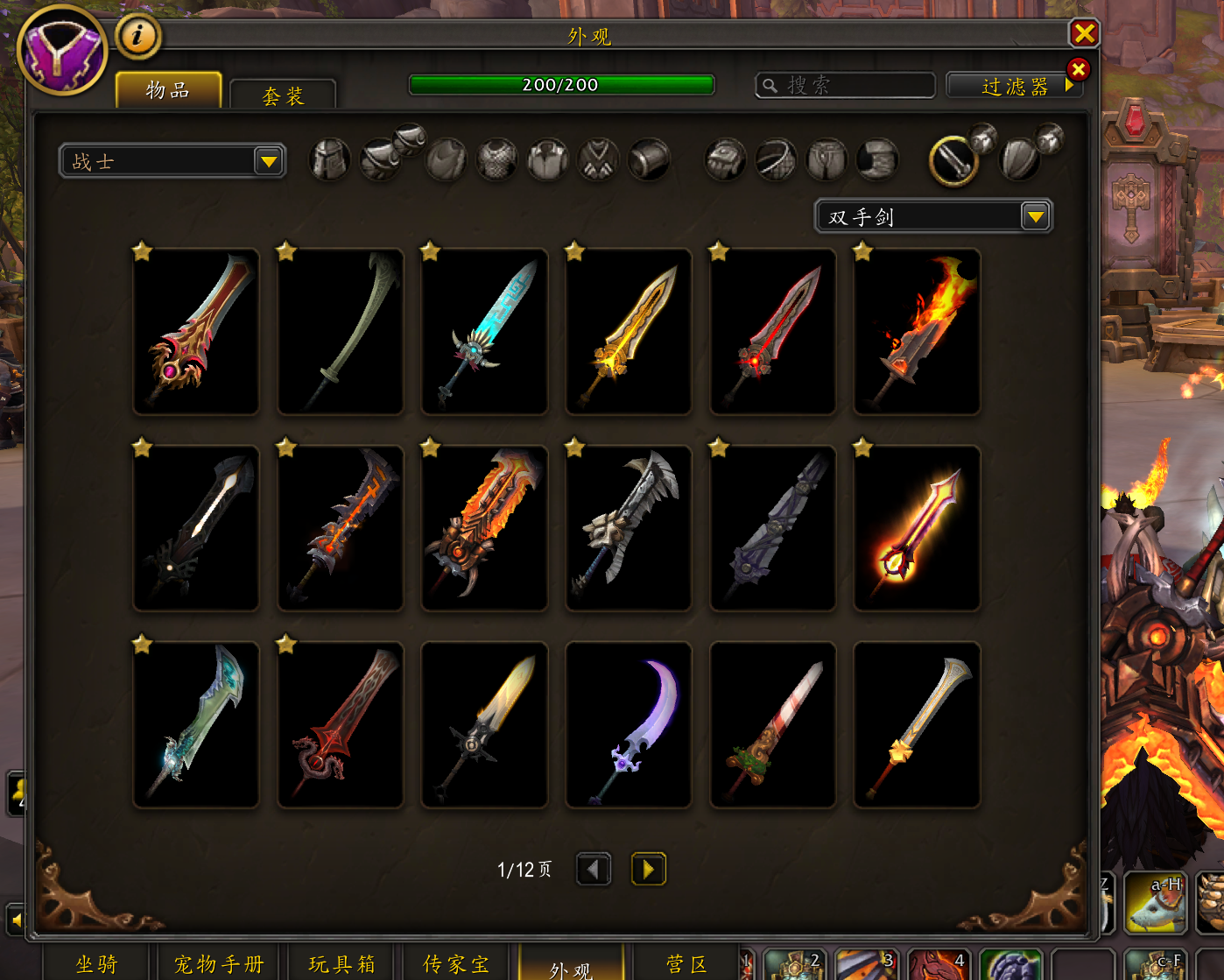
Task: Go to the next appearance page
Action: tap(648, 869)
